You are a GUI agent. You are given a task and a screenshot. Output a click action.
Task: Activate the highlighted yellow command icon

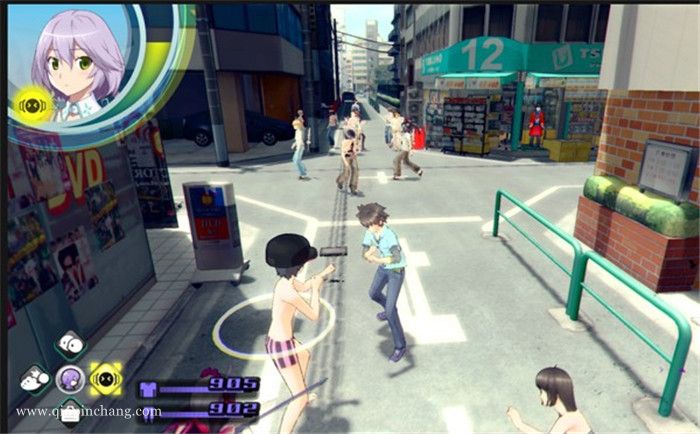tap(105, 378)
